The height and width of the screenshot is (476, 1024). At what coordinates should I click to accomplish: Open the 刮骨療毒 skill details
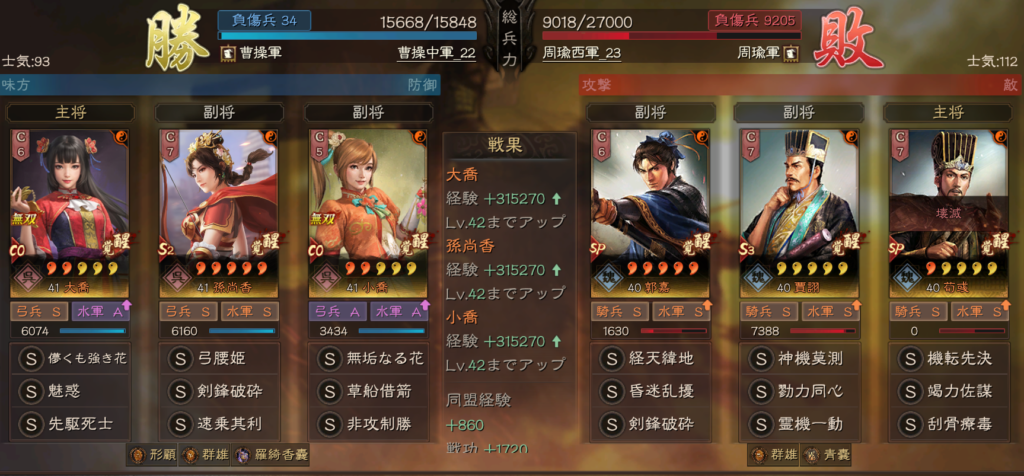point(950,424)
